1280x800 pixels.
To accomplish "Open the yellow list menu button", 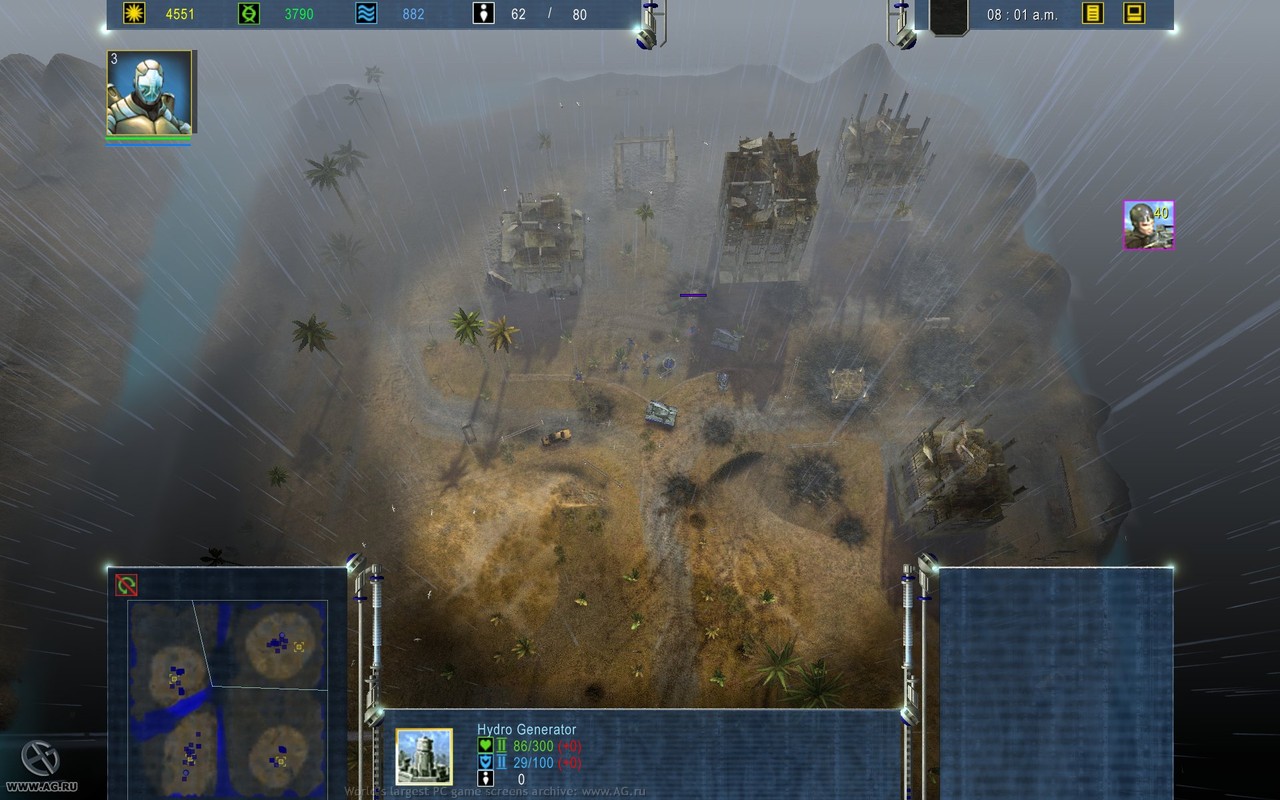I will pyautogui.click(x=1093, y=14).
